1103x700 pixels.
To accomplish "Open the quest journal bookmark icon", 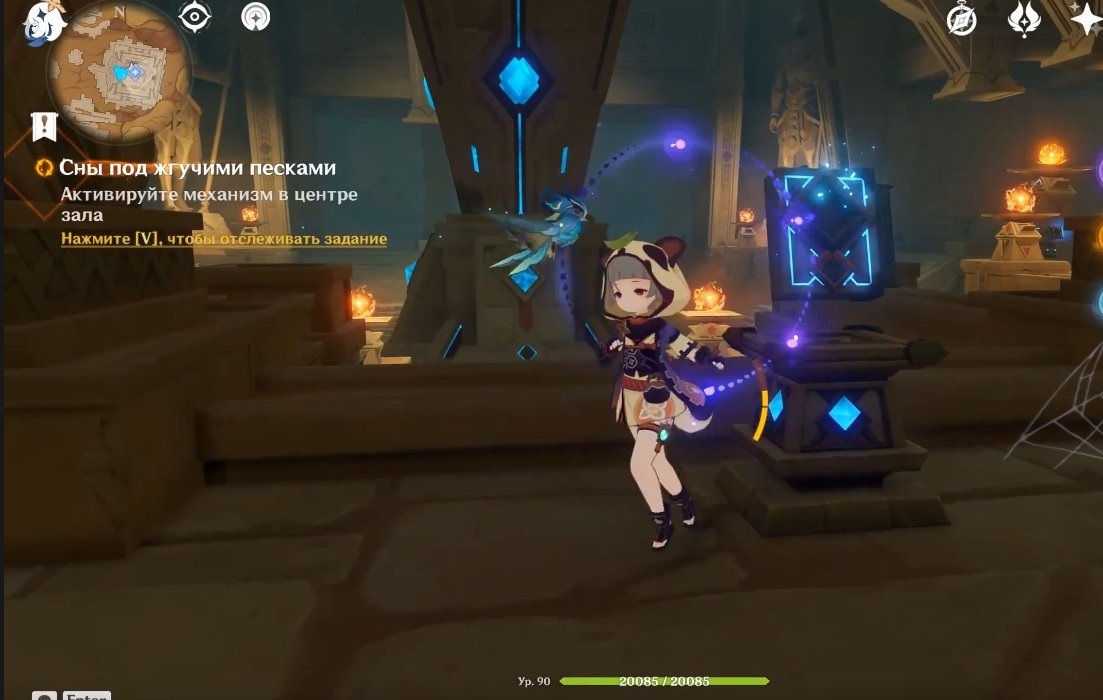I will coord(44,126).
